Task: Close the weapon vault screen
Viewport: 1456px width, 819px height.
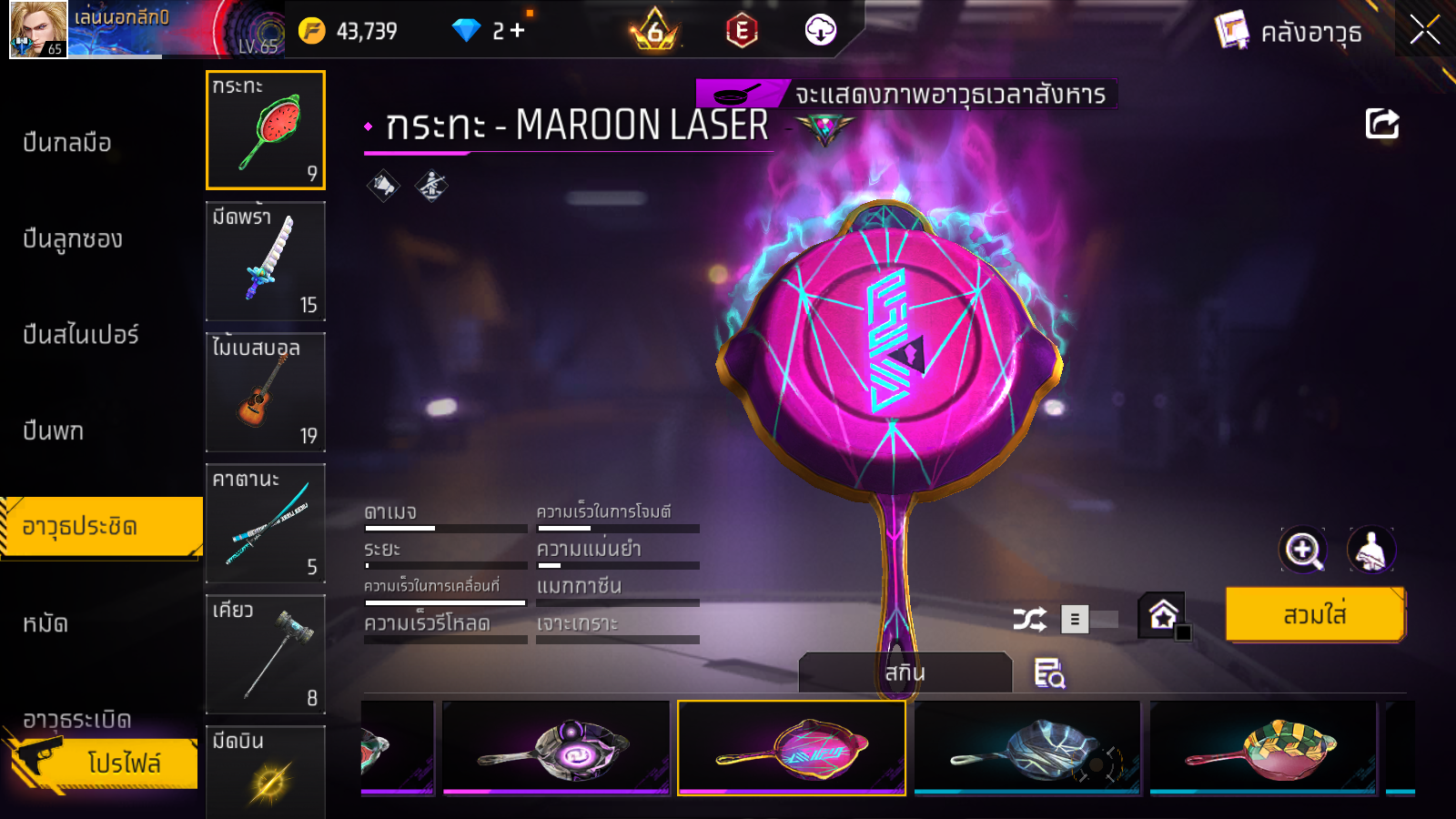Action: 1425,30
